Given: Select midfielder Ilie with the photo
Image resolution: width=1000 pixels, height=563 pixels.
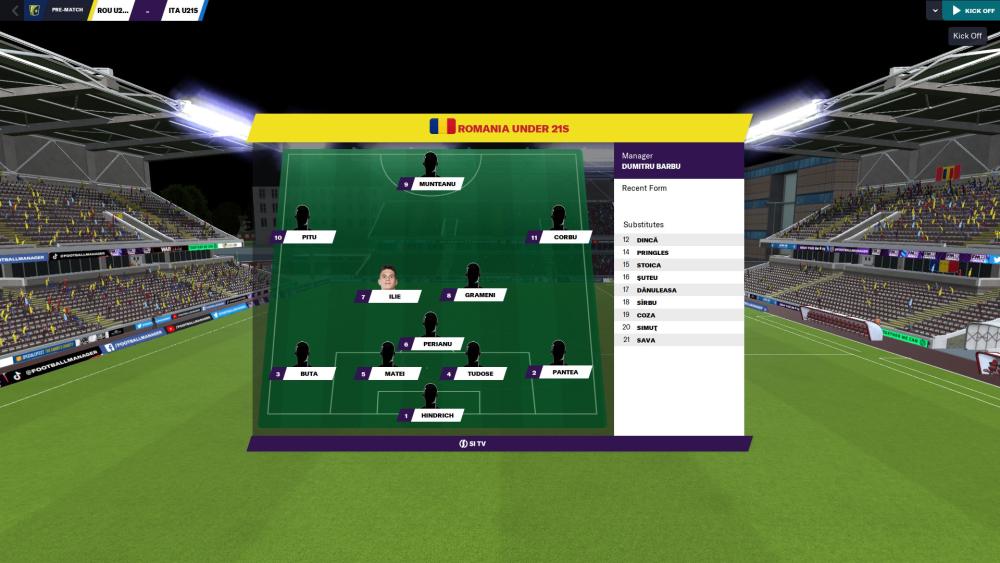Looking at the screenshot, I should pyautogui.click(x=393, y=296).
